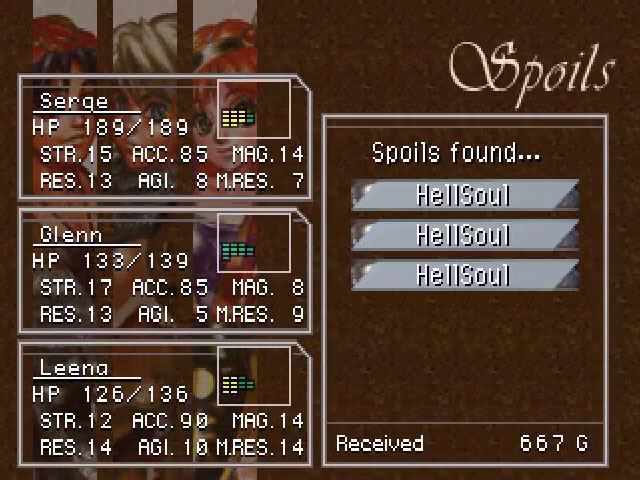Viewport: 640px width, 480px height.
Task: Open Leena's element grid icon
Action: tap(238, 383)
